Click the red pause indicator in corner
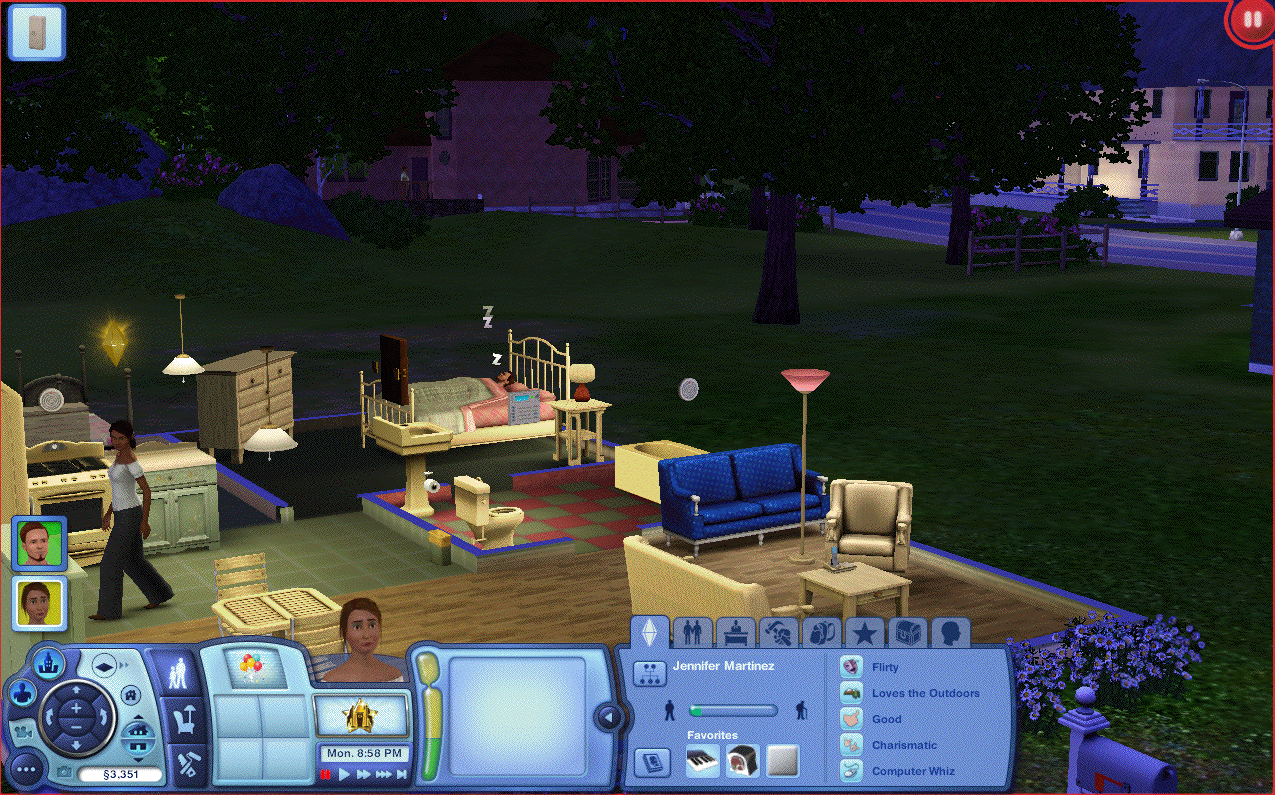 click(x=1250, y=20)
